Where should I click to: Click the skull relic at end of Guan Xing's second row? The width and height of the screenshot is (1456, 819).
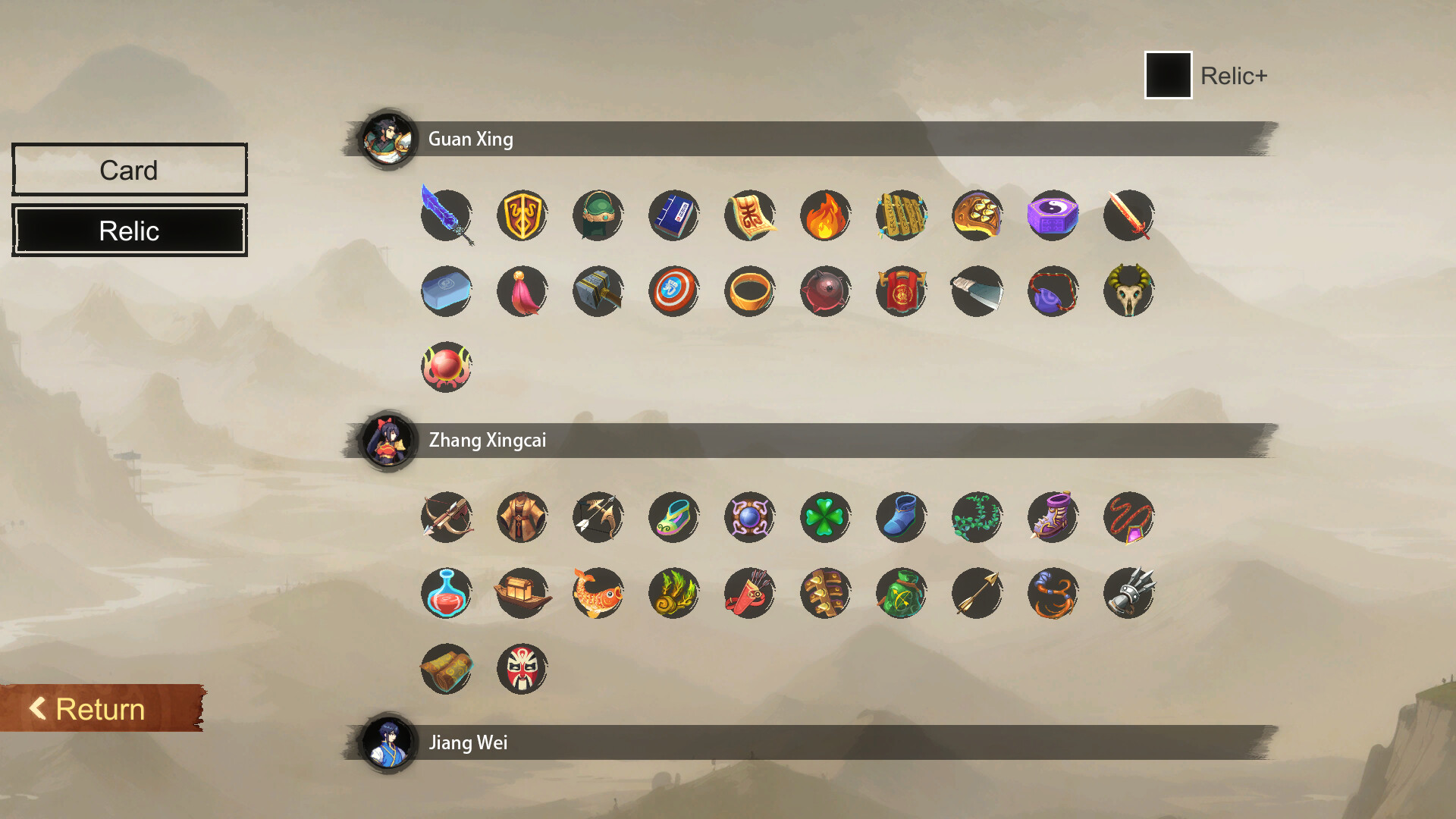tap(1128, 291)
